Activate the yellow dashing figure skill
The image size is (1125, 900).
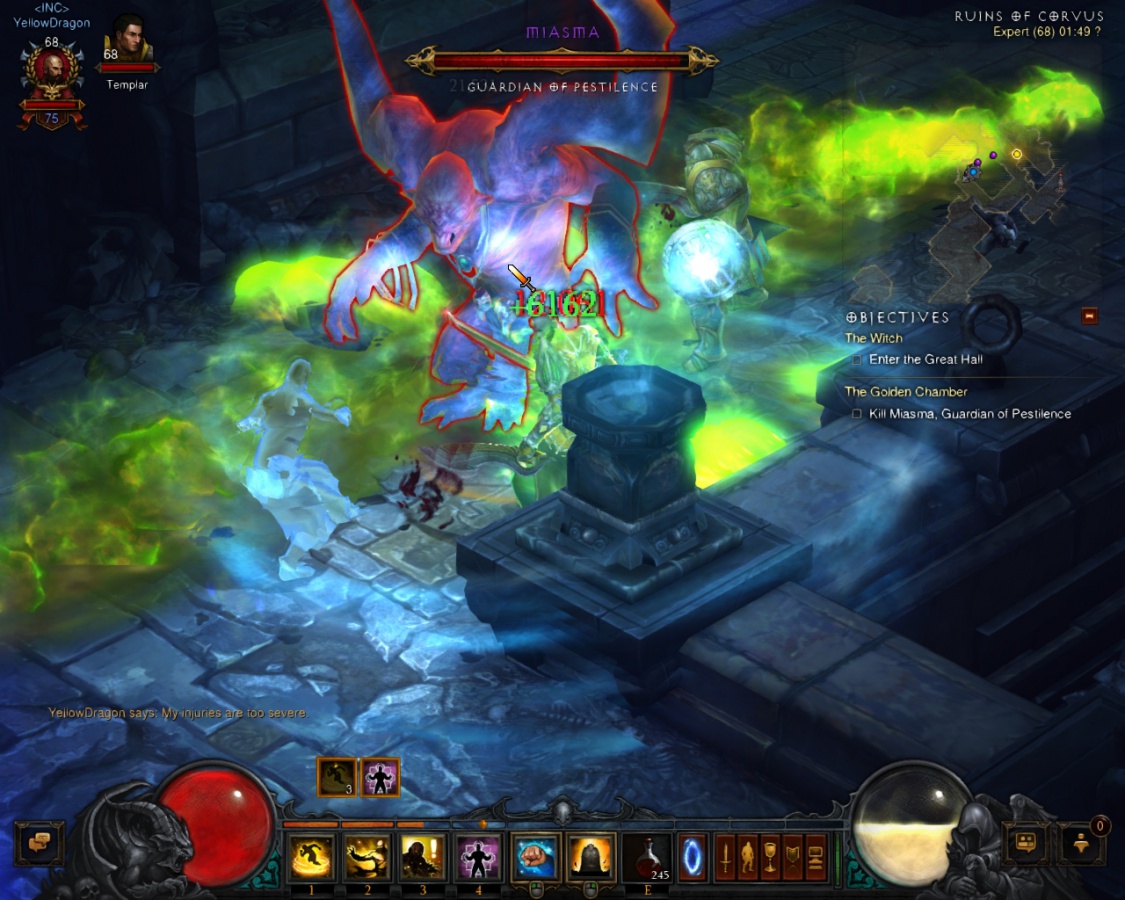[311, 858]
